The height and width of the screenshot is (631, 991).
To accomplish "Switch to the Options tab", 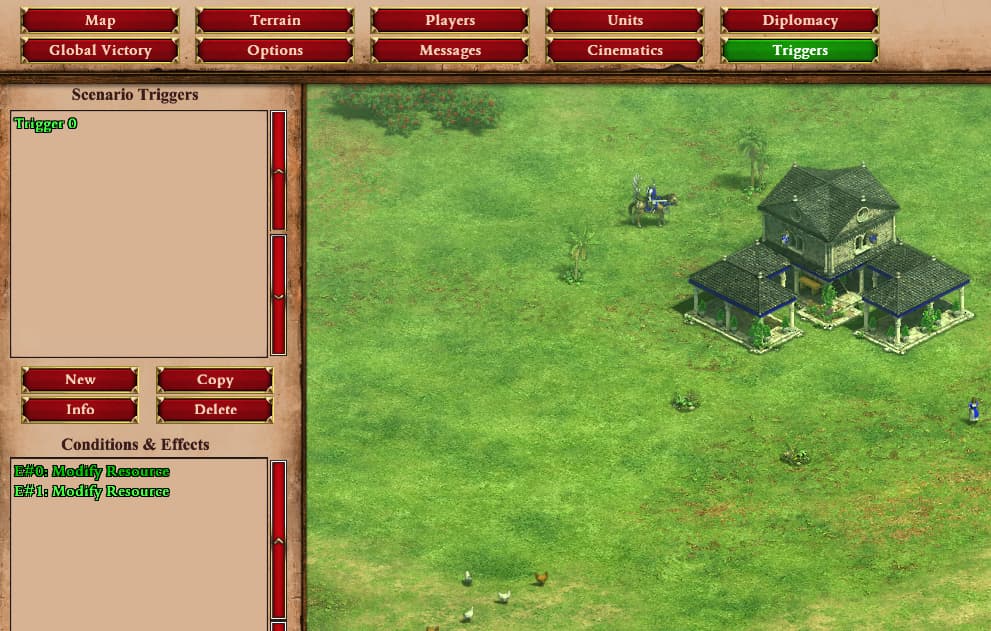I will click(275, 50).
